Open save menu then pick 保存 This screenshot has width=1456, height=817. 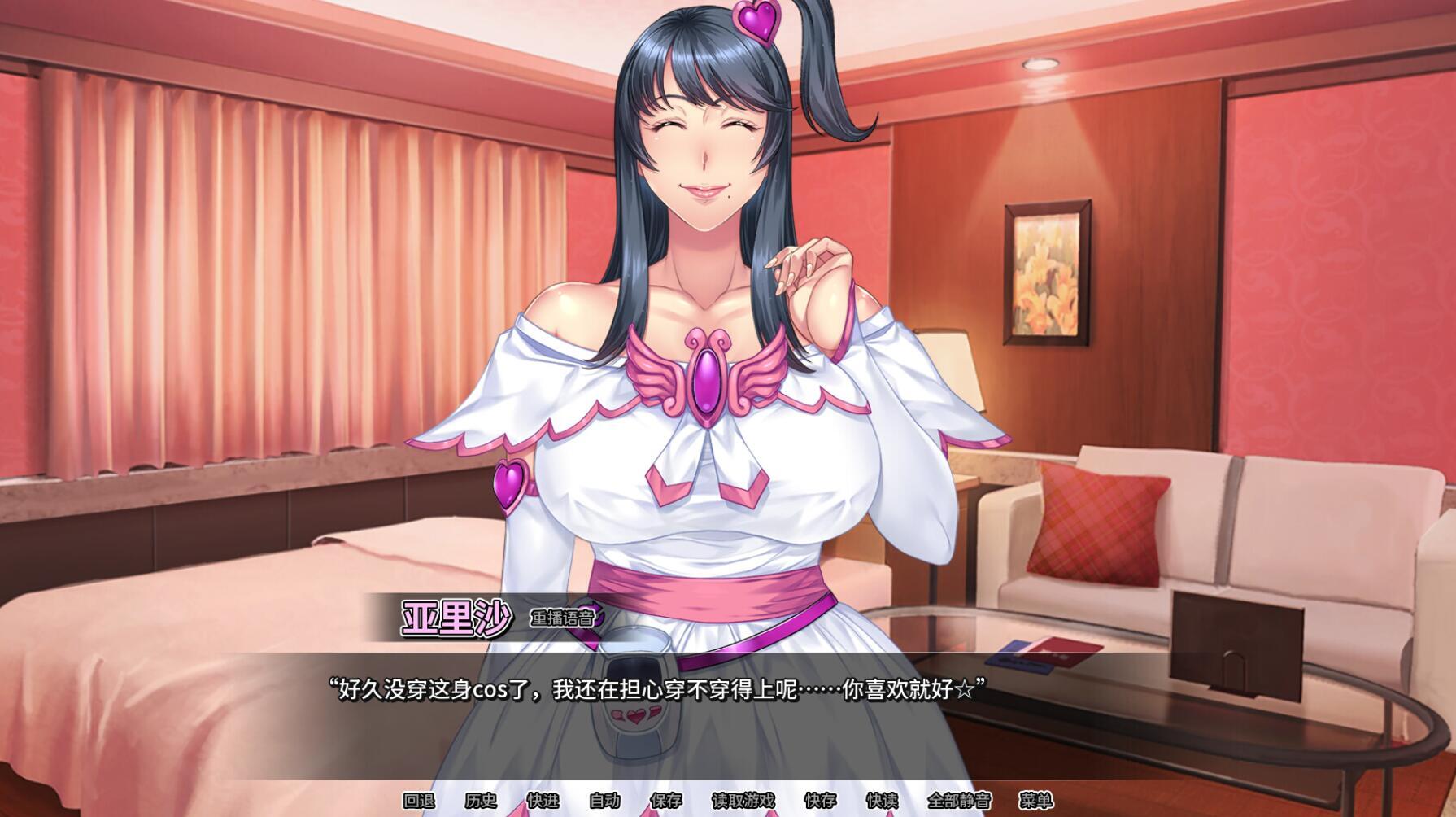point(665,800)
